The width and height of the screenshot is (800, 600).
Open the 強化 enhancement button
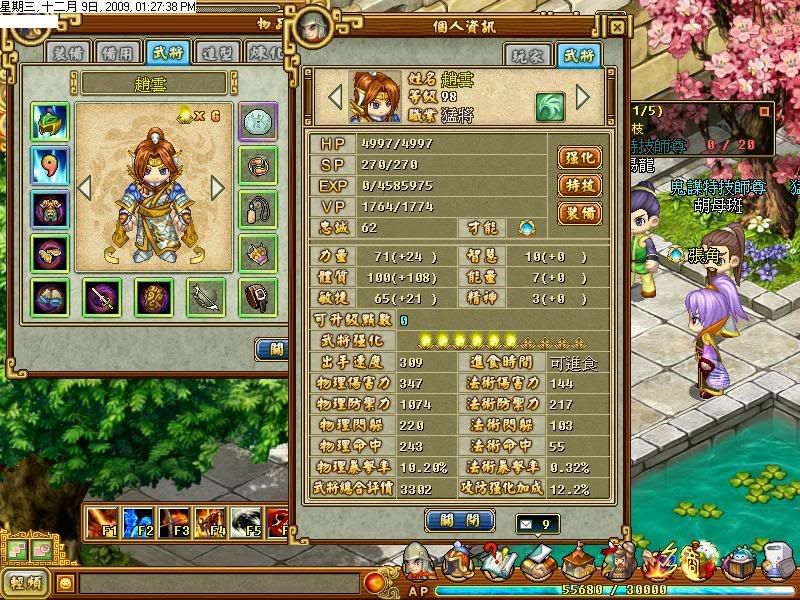point(579,157)
